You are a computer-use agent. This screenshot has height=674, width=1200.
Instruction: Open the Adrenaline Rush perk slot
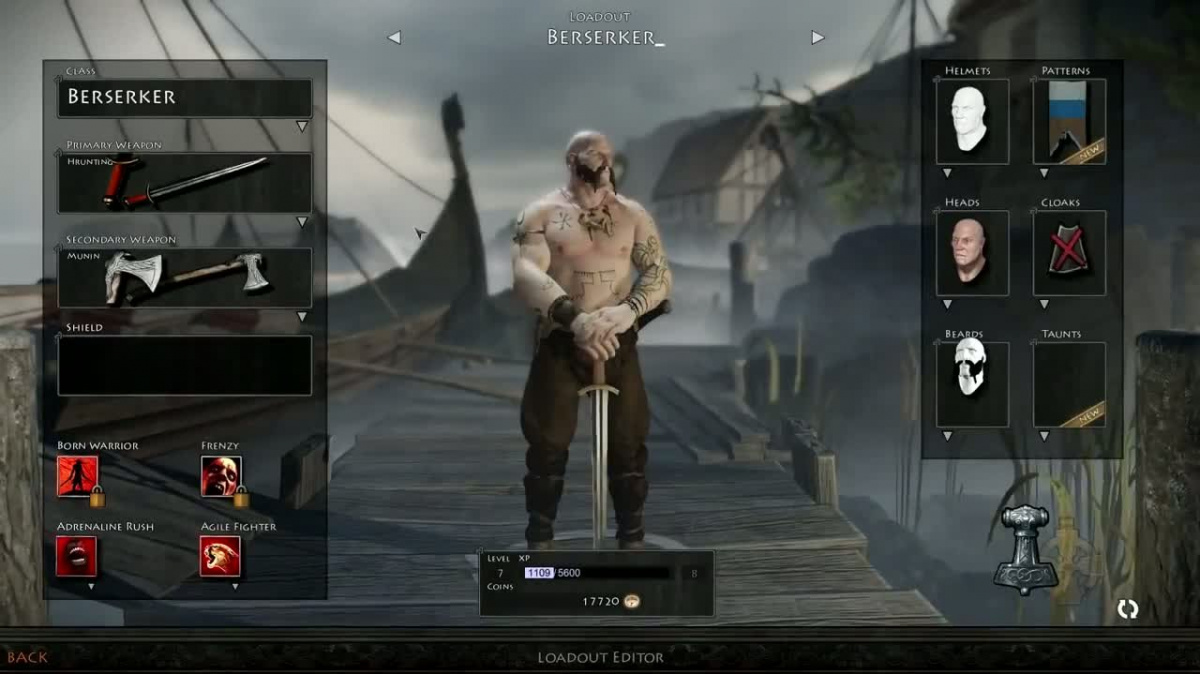click(x=77, y=557)
